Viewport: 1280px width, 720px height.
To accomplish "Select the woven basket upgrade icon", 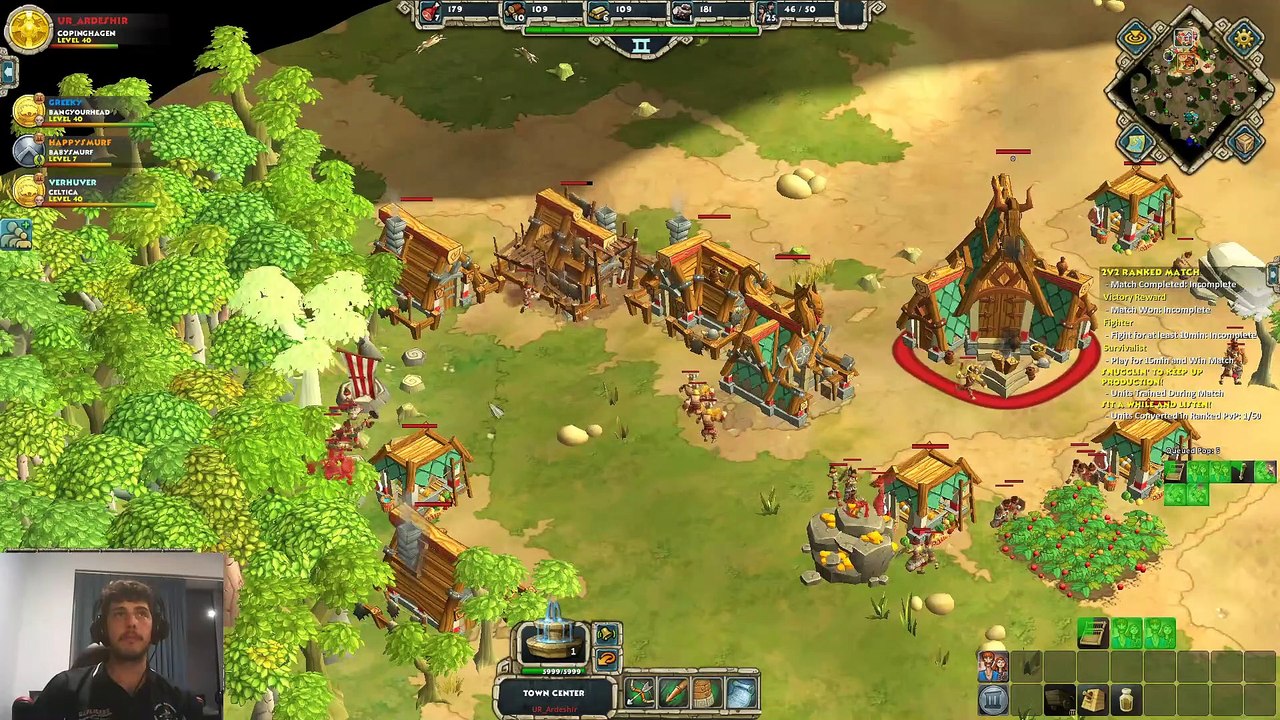I will (707, 692).
